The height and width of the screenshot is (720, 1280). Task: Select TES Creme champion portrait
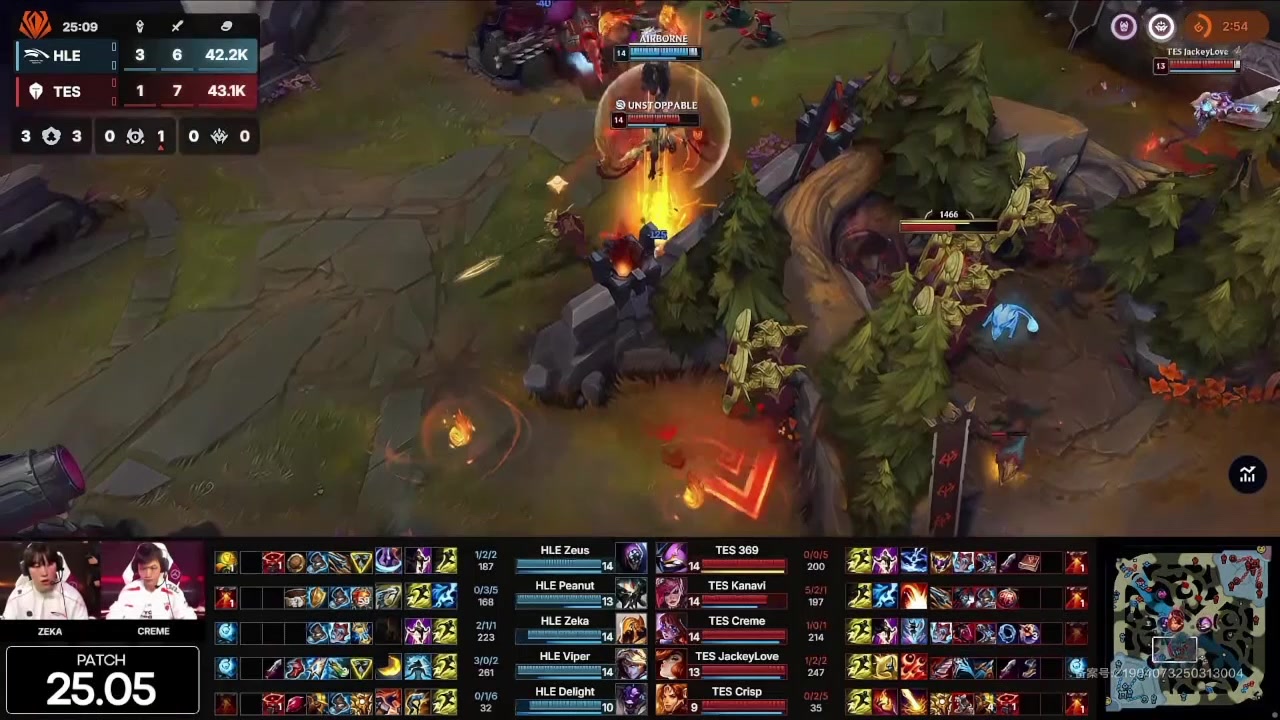coord(671,630)
